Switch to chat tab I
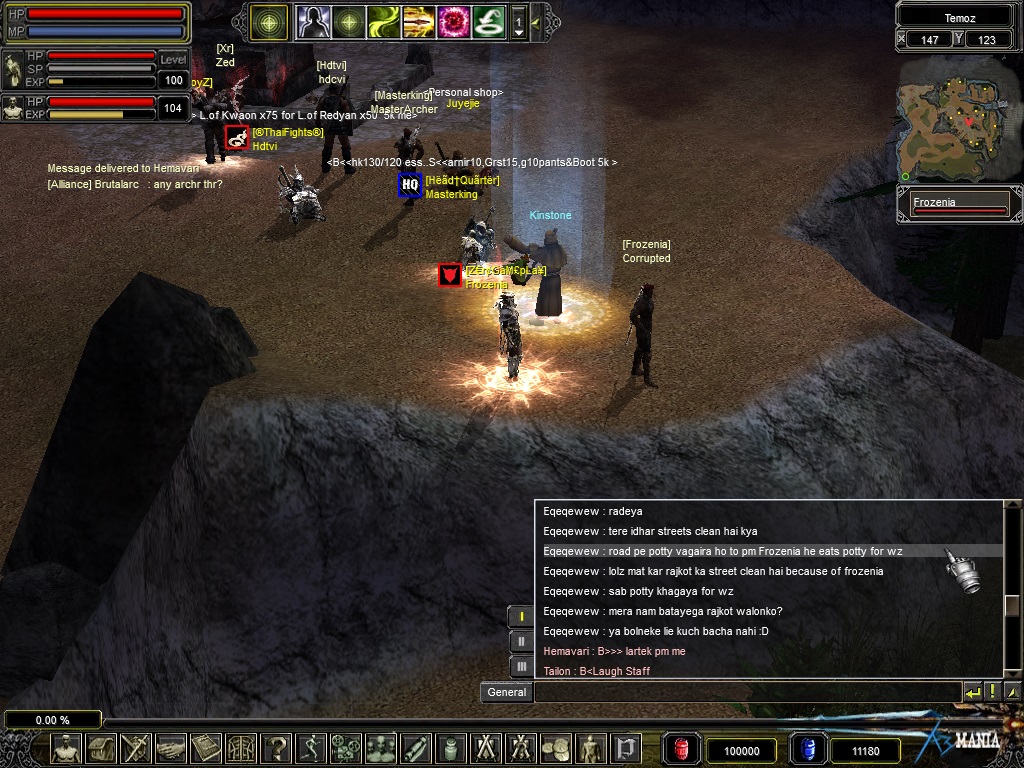 (521, 617)
